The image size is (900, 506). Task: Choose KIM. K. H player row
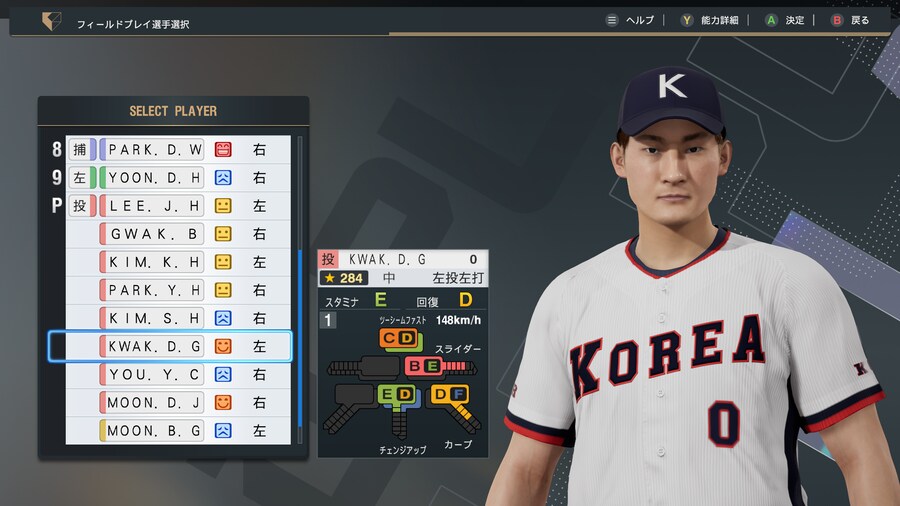[154, 262]
